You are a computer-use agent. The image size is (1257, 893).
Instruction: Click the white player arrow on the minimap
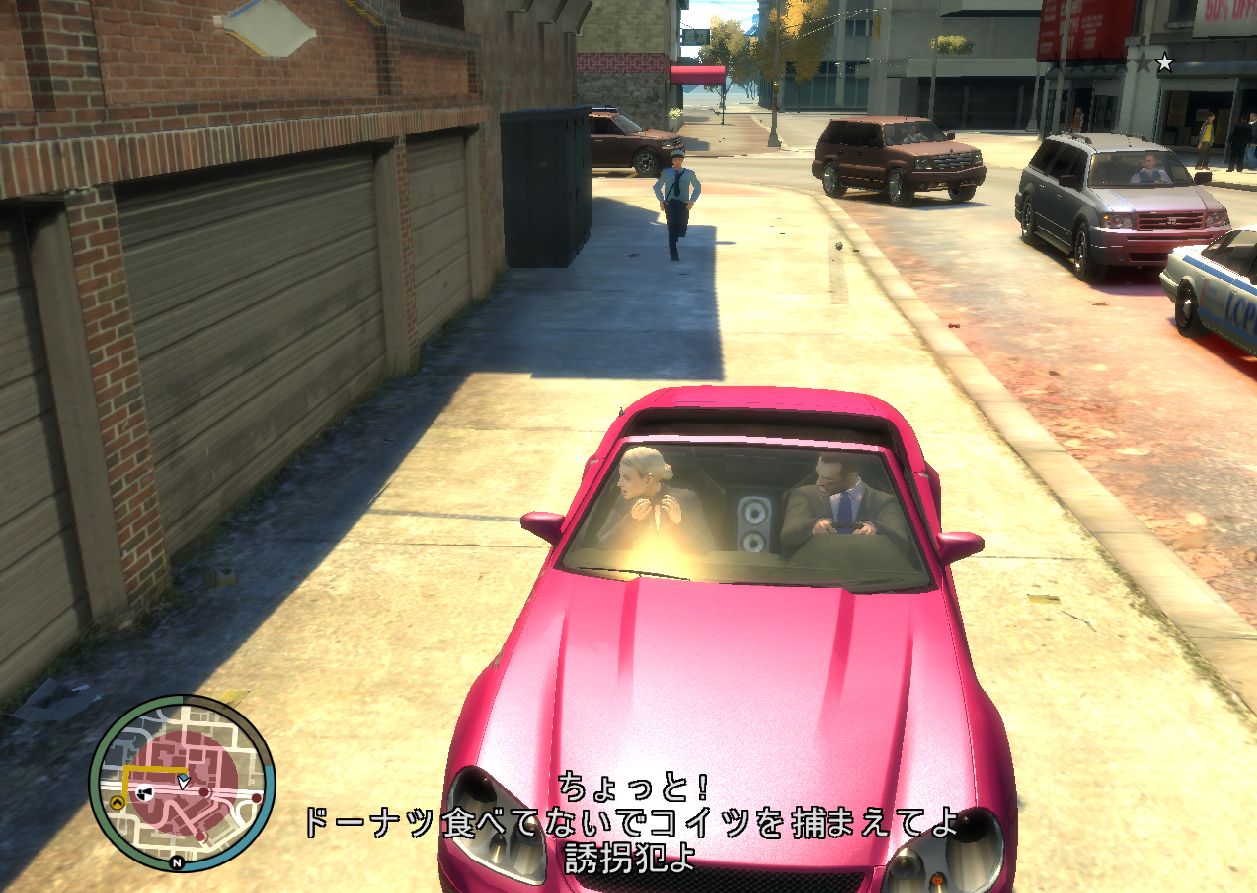pos(183,780)
